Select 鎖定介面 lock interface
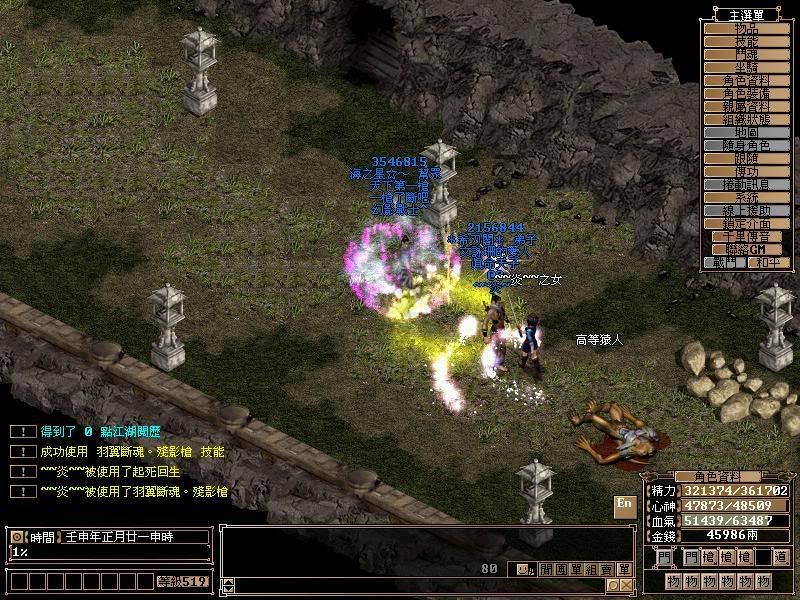 click(x=746, y=223)
